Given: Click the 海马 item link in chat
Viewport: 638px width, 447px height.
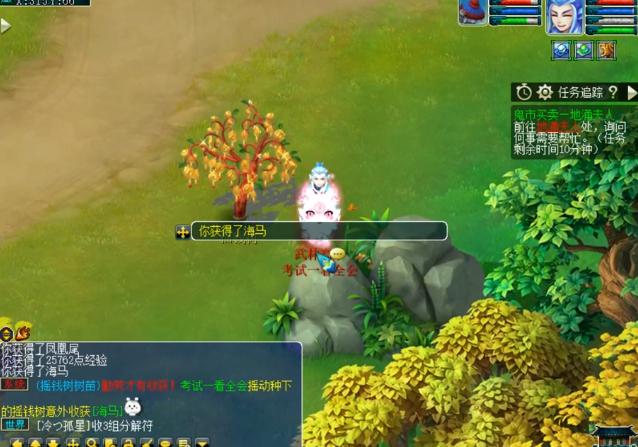Looking at the screenshot, I should coord(108,410).
